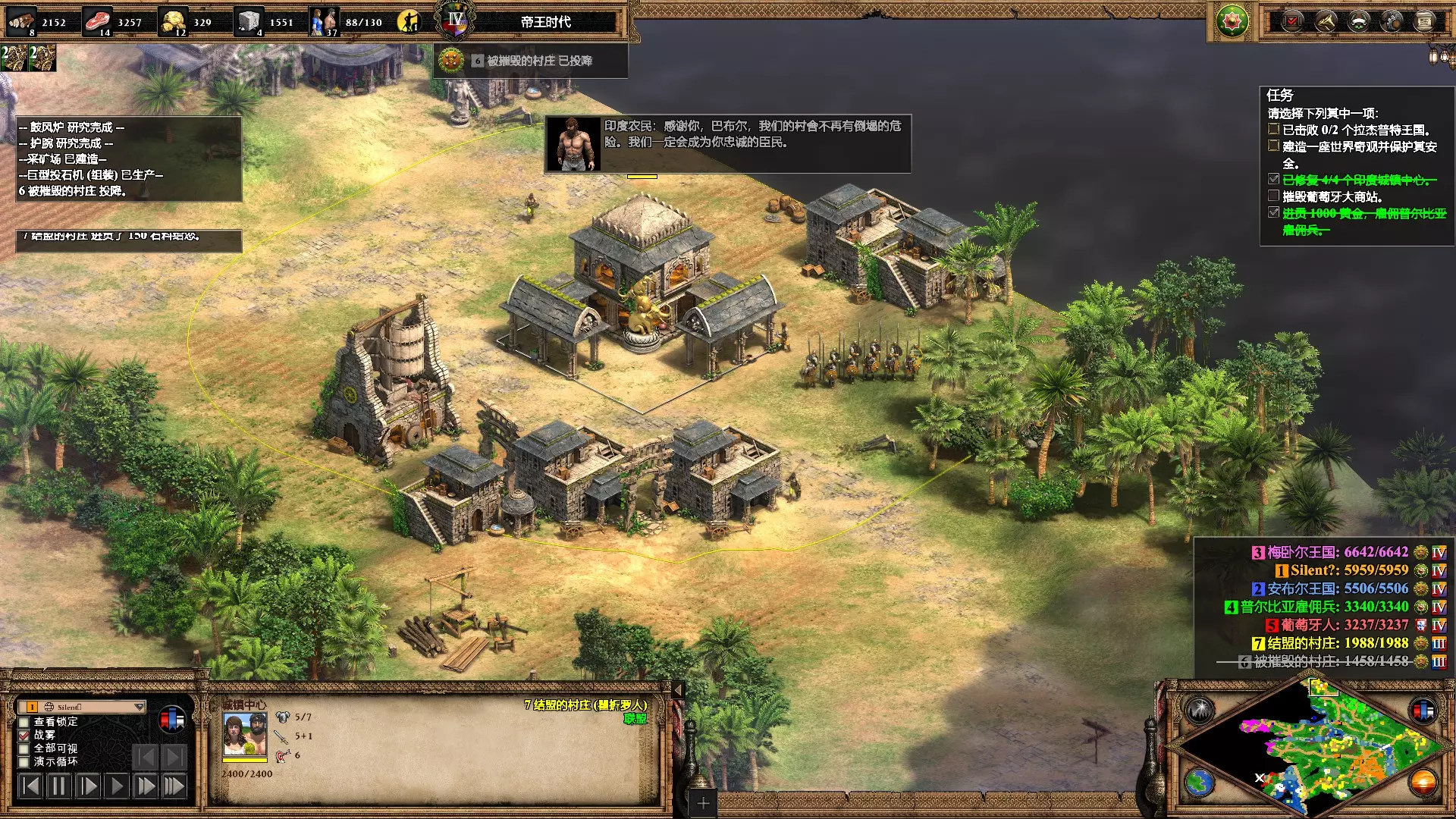Click the sunset icon beside the minimap
1456x819 pixels.
(1423, 783)
